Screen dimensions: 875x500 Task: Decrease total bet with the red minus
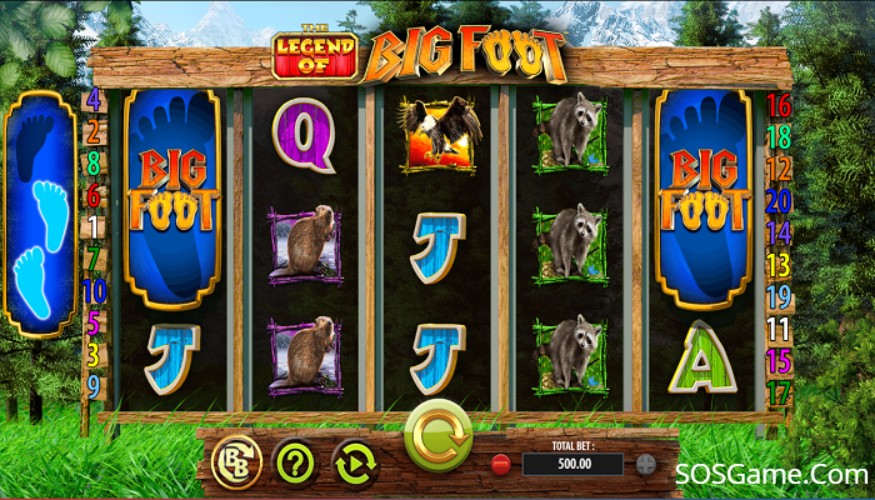coord(499,464)
